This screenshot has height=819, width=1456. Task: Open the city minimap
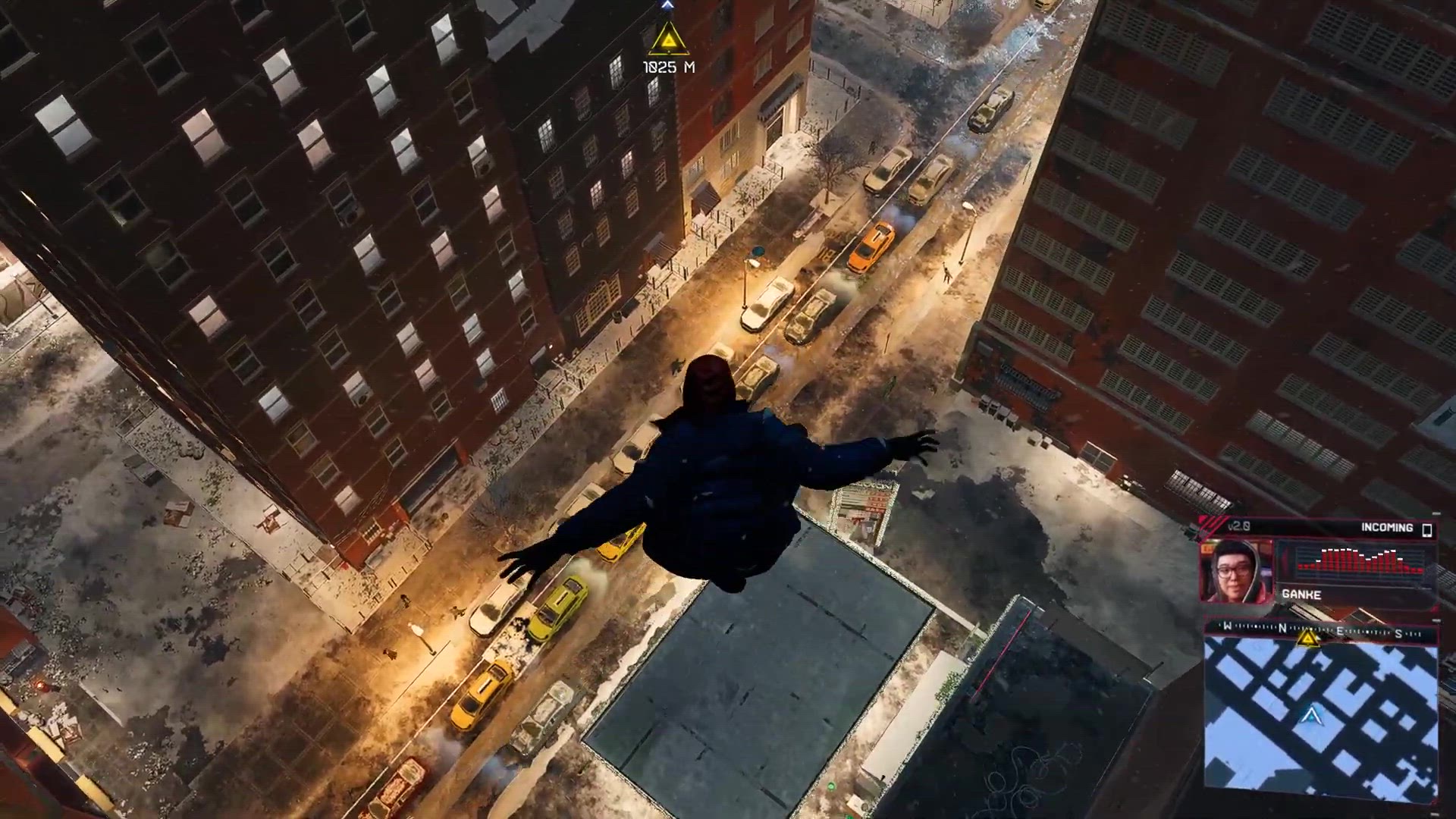coord(1320,718)
